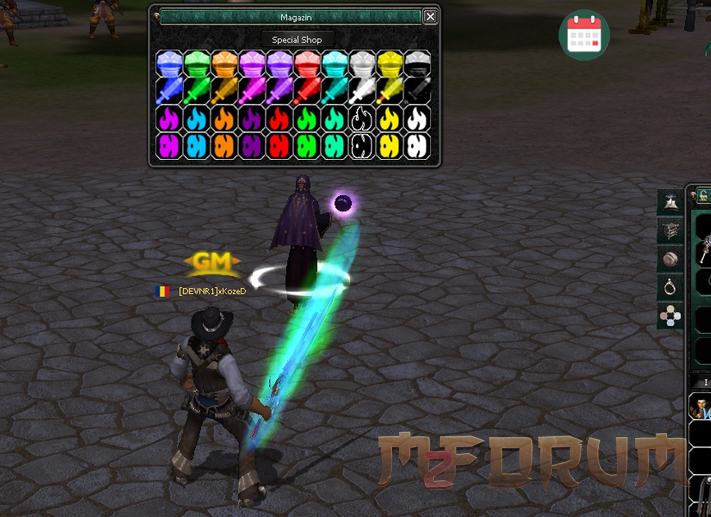Open the Special Shop tab
Image resolution: width=711 pixels, height=517 pixels.
(x=297, y=40)
